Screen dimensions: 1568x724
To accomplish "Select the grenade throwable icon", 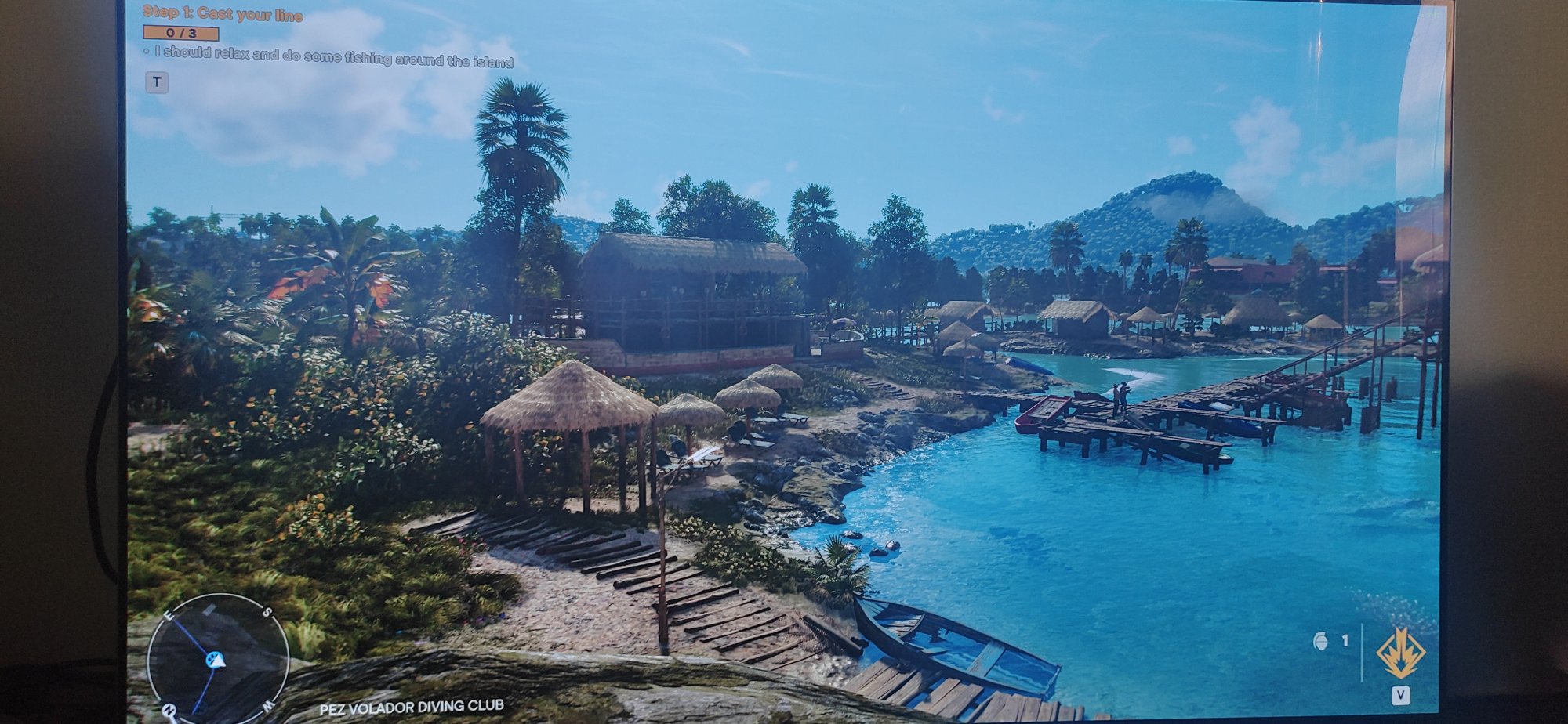I will [1321, 641].
